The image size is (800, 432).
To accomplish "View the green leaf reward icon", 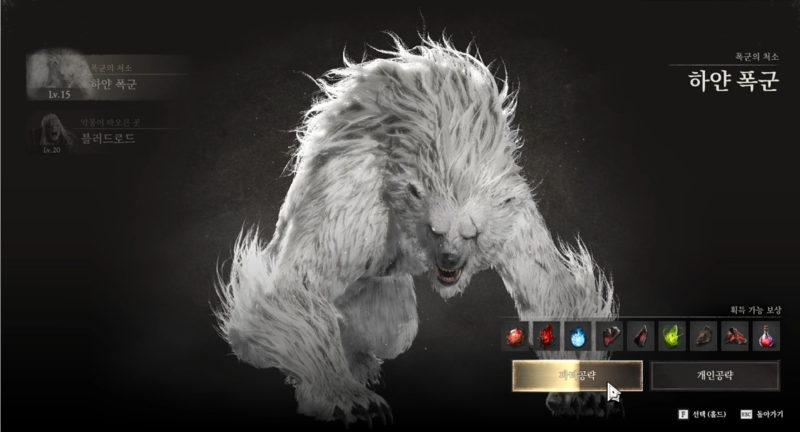I will pos(673,338).
